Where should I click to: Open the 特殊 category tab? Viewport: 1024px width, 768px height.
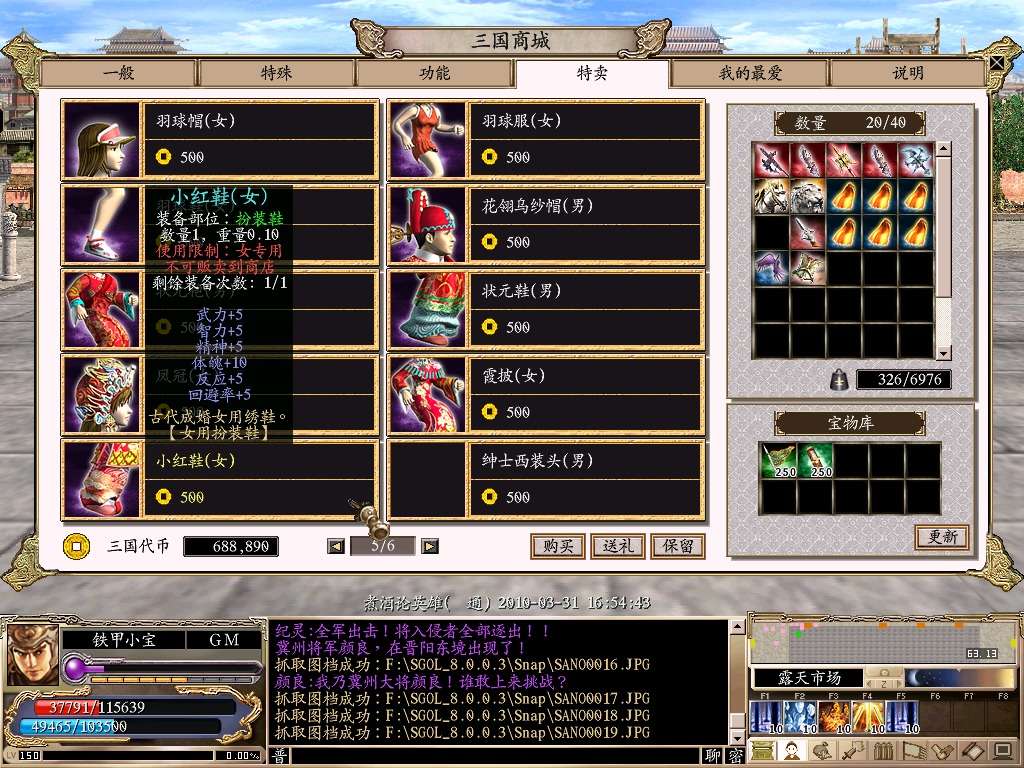click(x=276, y=73)
